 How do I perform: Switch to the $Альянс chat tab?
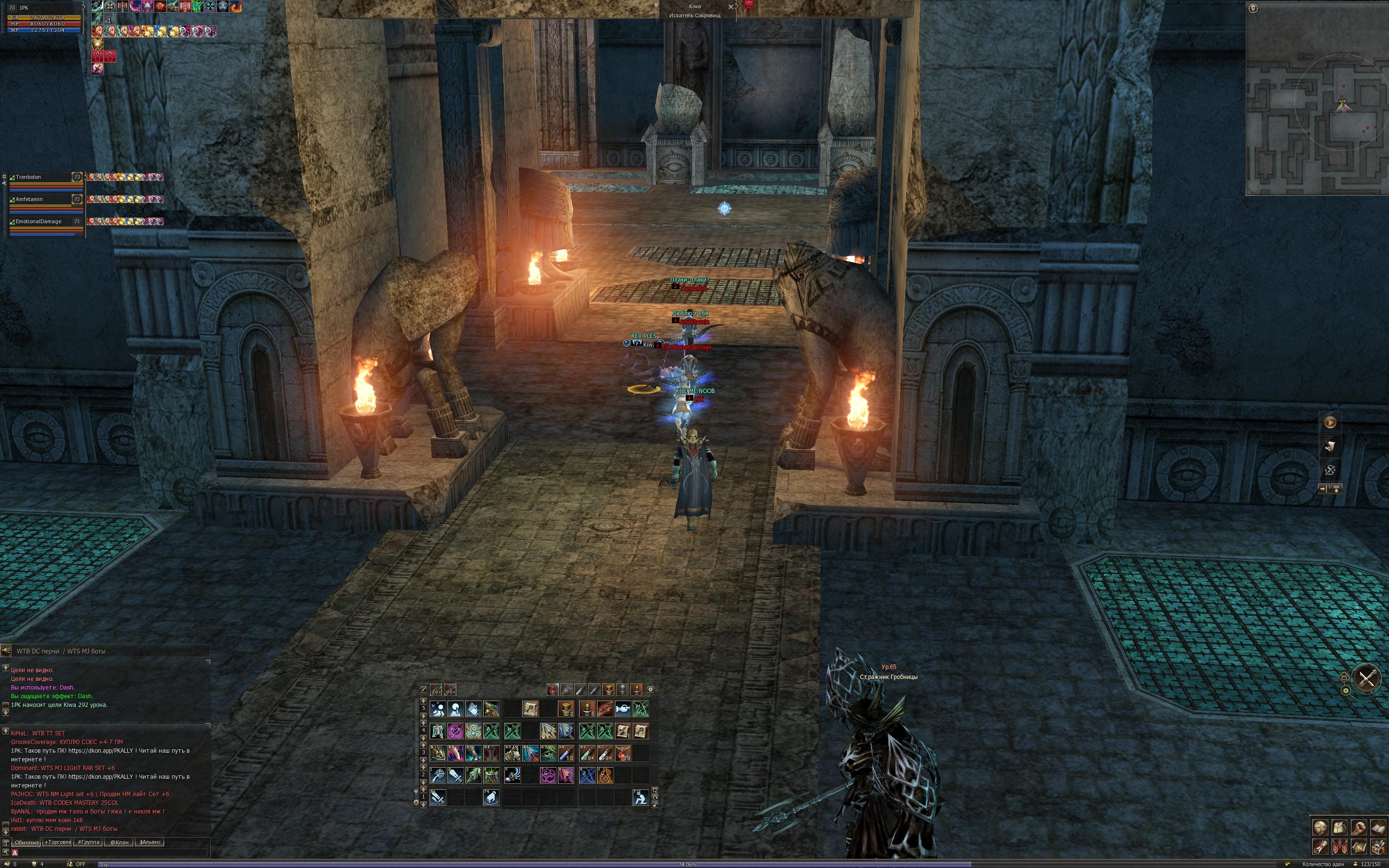click(x=150, y=842)
